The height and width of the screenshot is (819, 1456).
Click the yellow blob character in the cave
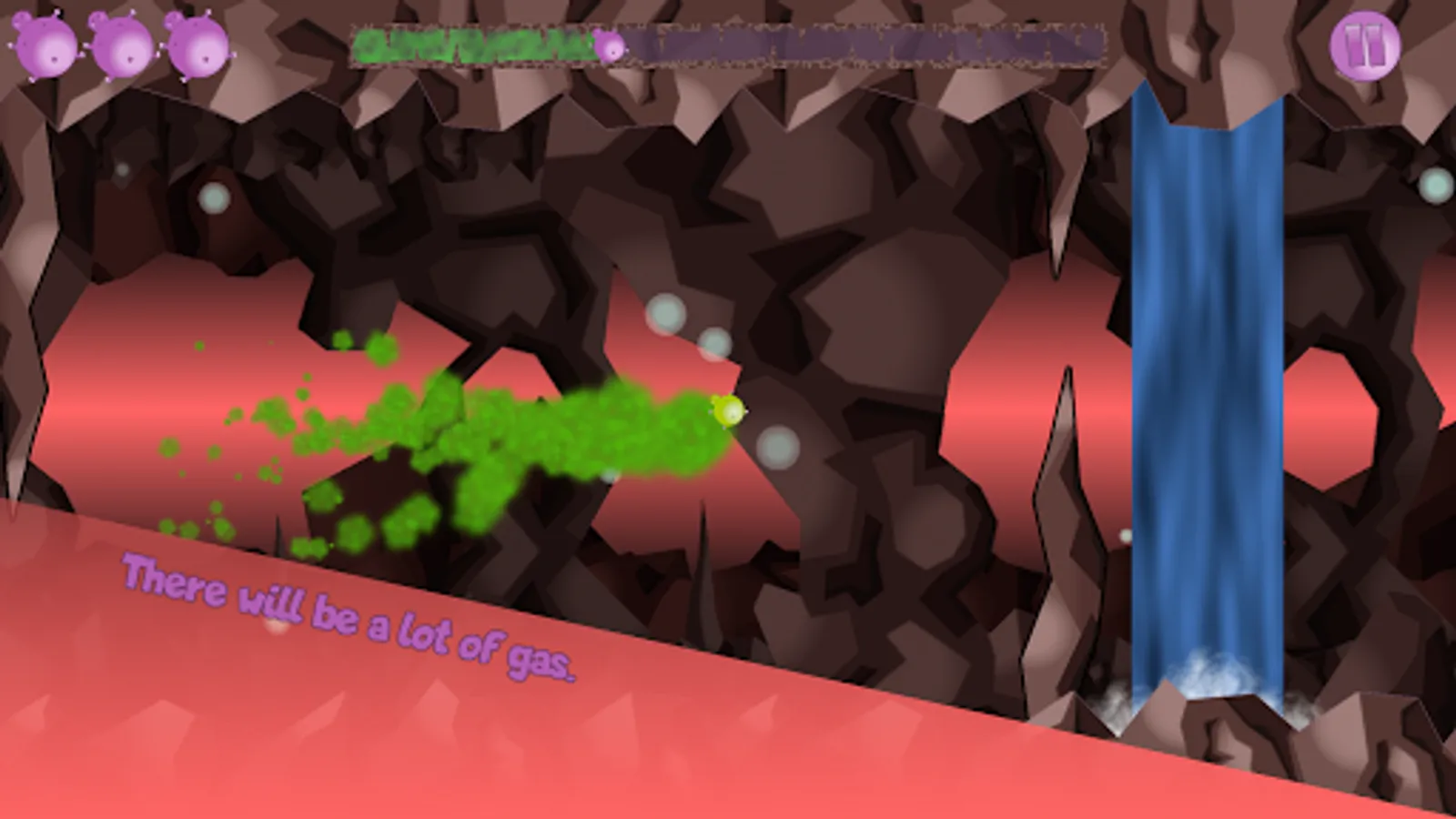click(x=728, y=414)
